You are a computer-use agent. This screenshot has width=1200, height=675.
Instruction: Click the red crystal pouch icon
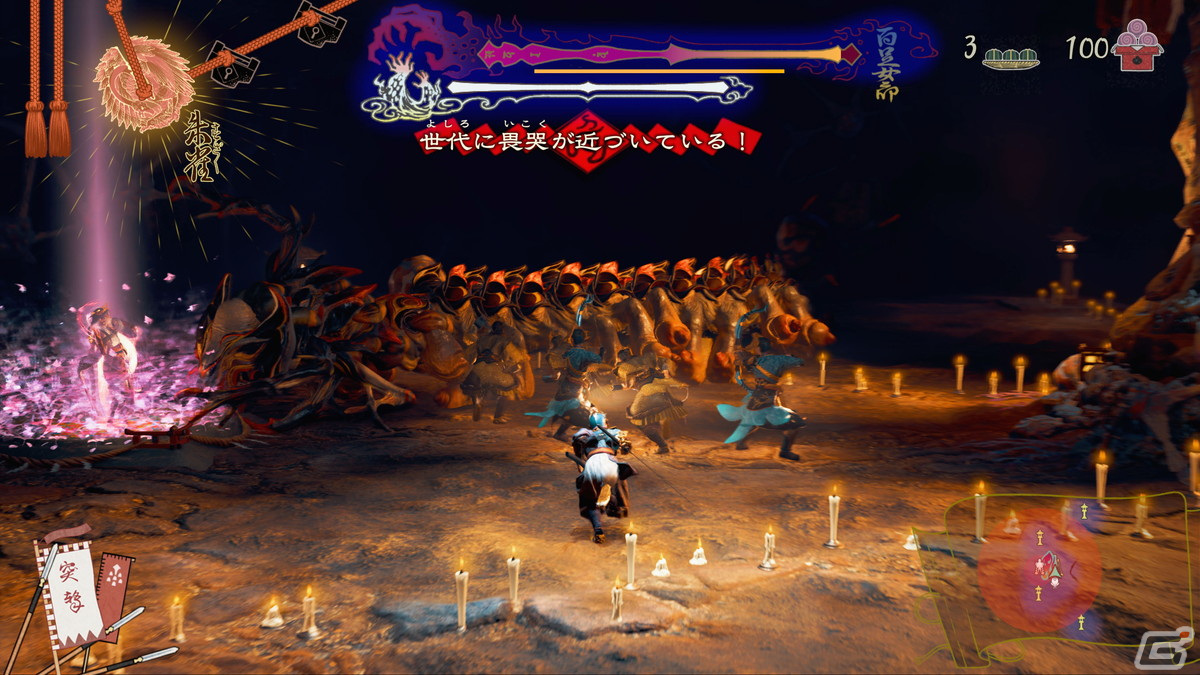click(1137, 48)
